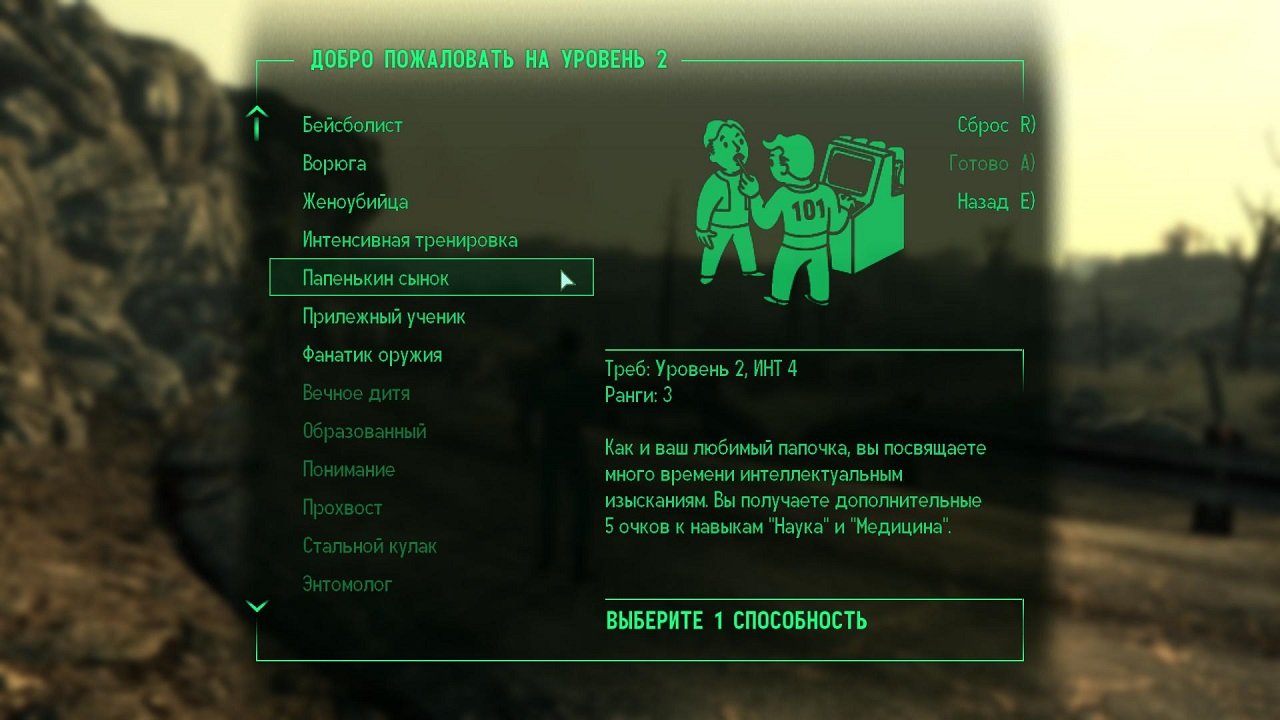The width and height of the screenshot is (1280, 720).
Task: Click the Понимание perk entry
Action: pyautogui.click(x=350, y=469)
